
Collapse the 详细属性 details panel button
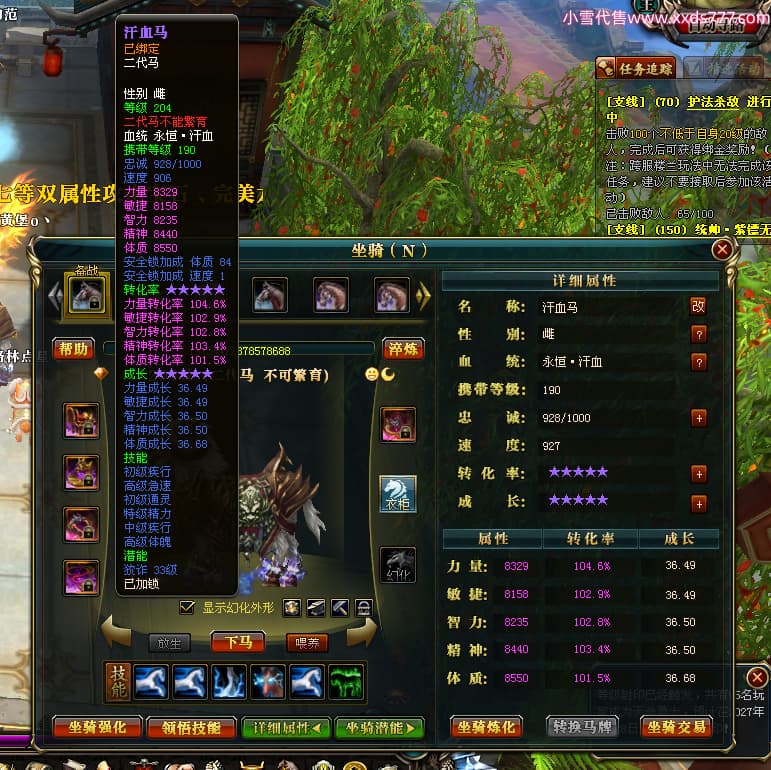286,728
